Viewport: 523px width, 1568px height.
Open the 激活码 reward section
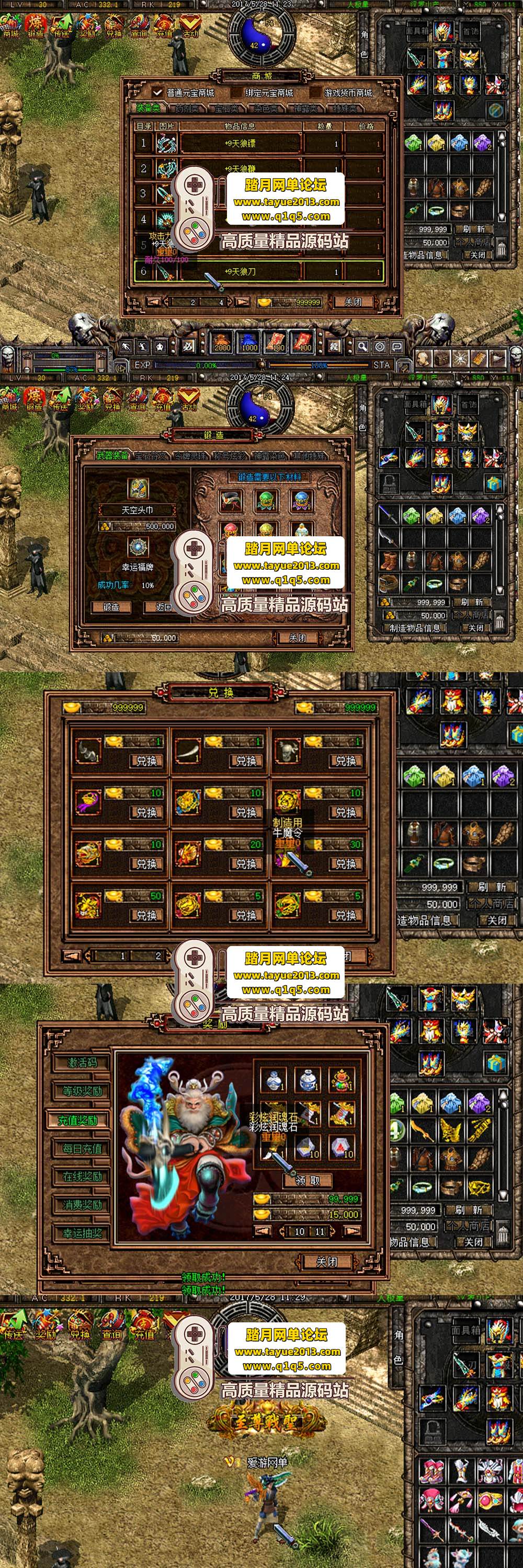[81, 1063]
